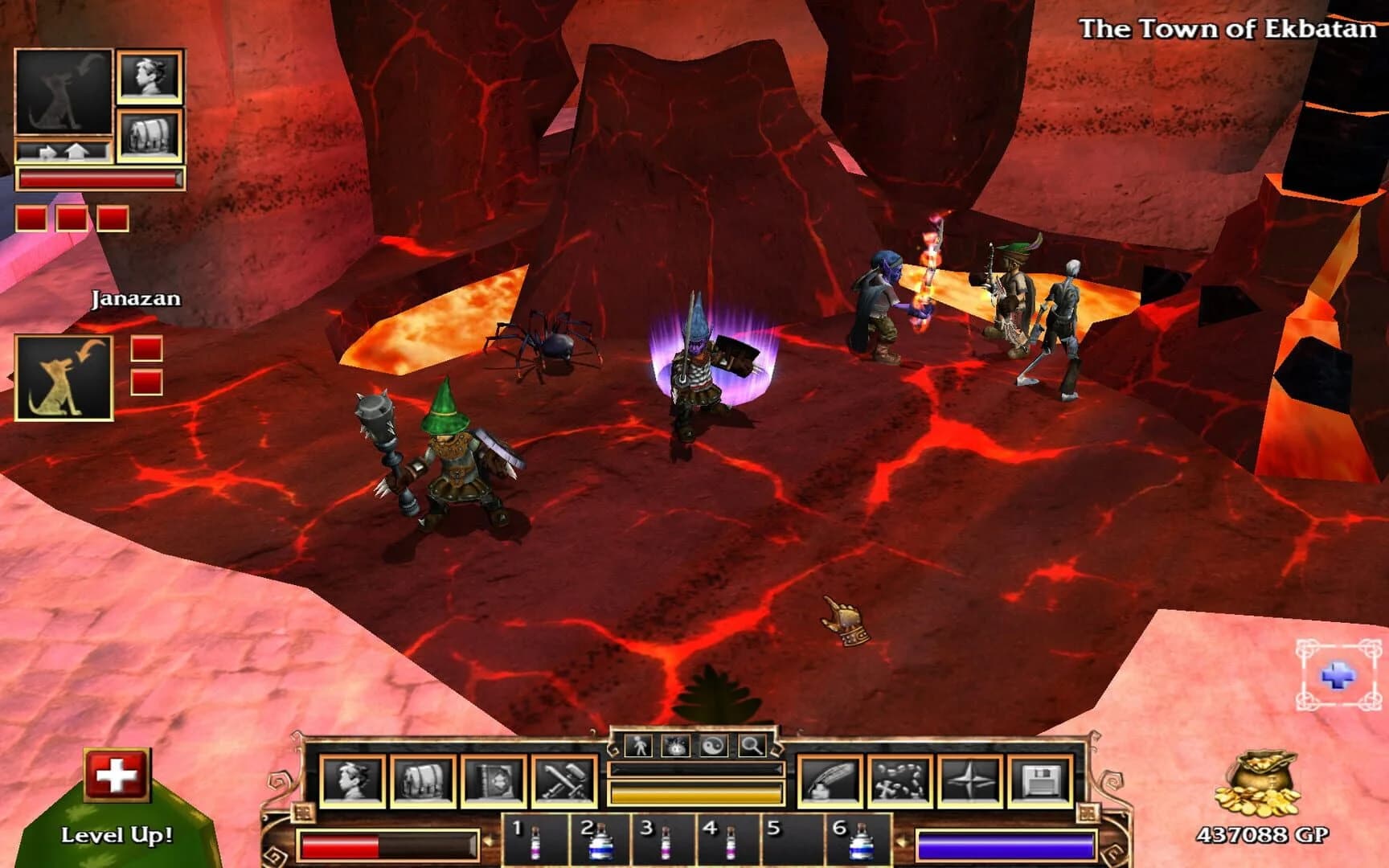The width and height of the screenshot is (1389, 868).
Task: Click the upward stance arrow on pet panel
Action: [76, 151]
